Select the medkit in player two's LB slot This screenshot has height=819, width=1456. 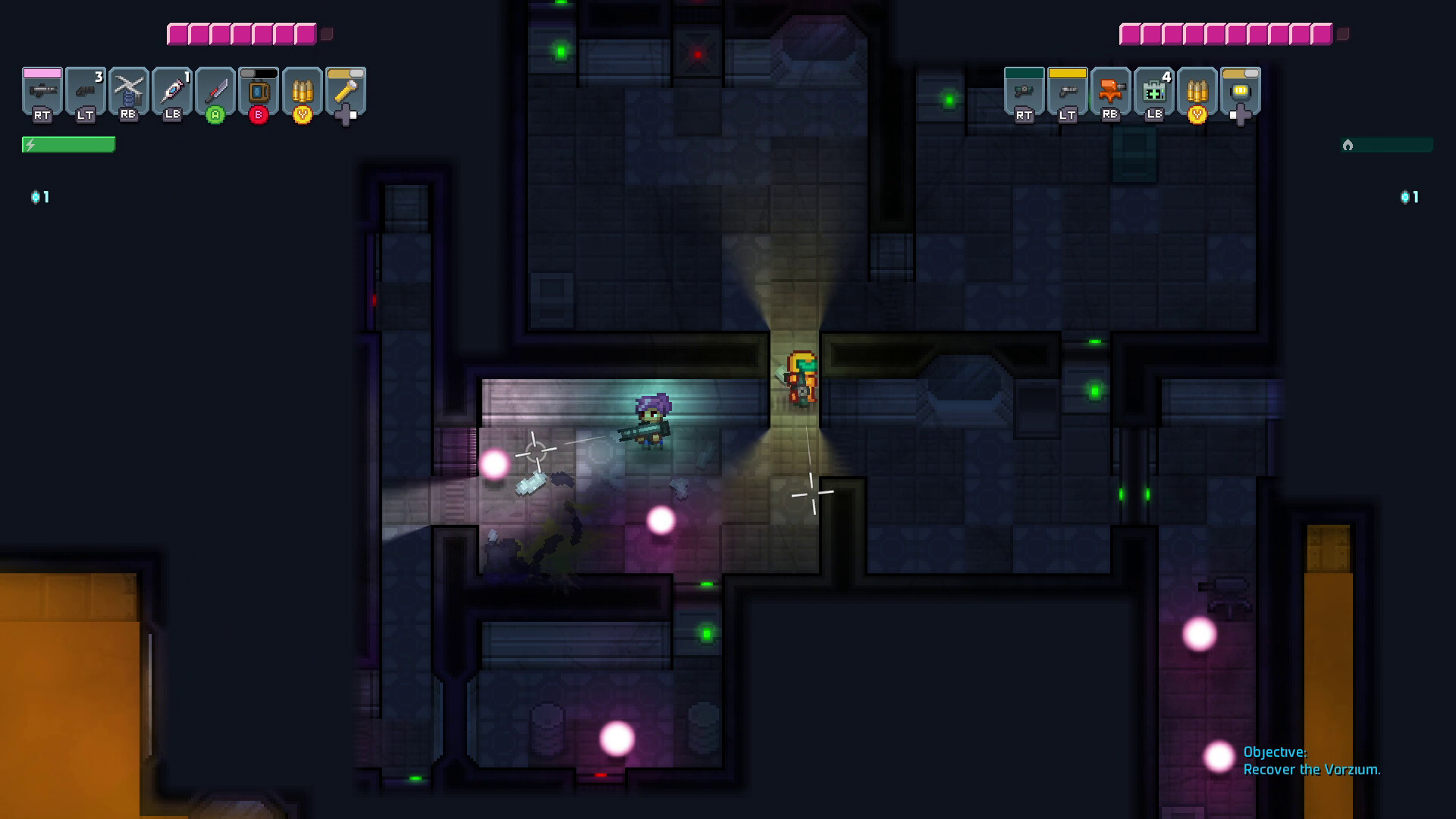1154,93
